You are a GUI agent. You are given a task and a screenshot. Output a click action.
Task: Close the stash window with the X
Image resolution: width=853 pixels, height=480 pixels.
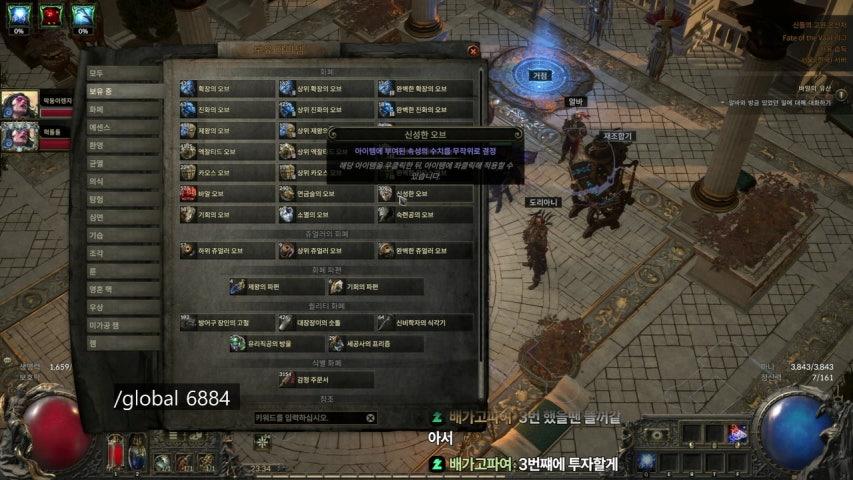tap(473, 49)
